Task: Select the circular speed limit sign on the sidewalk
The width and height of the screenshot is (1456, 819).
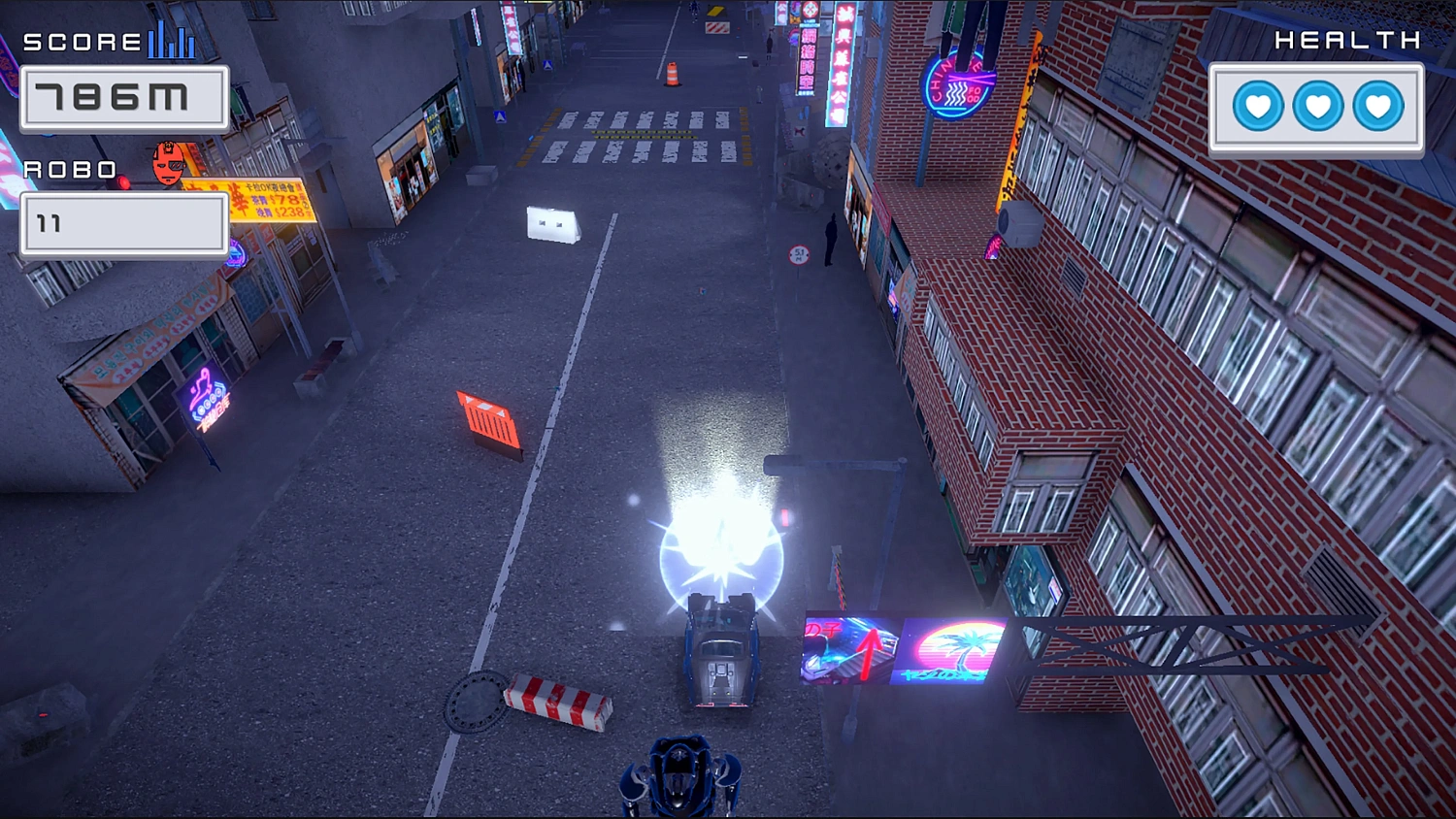Action: tap(798, 254)
